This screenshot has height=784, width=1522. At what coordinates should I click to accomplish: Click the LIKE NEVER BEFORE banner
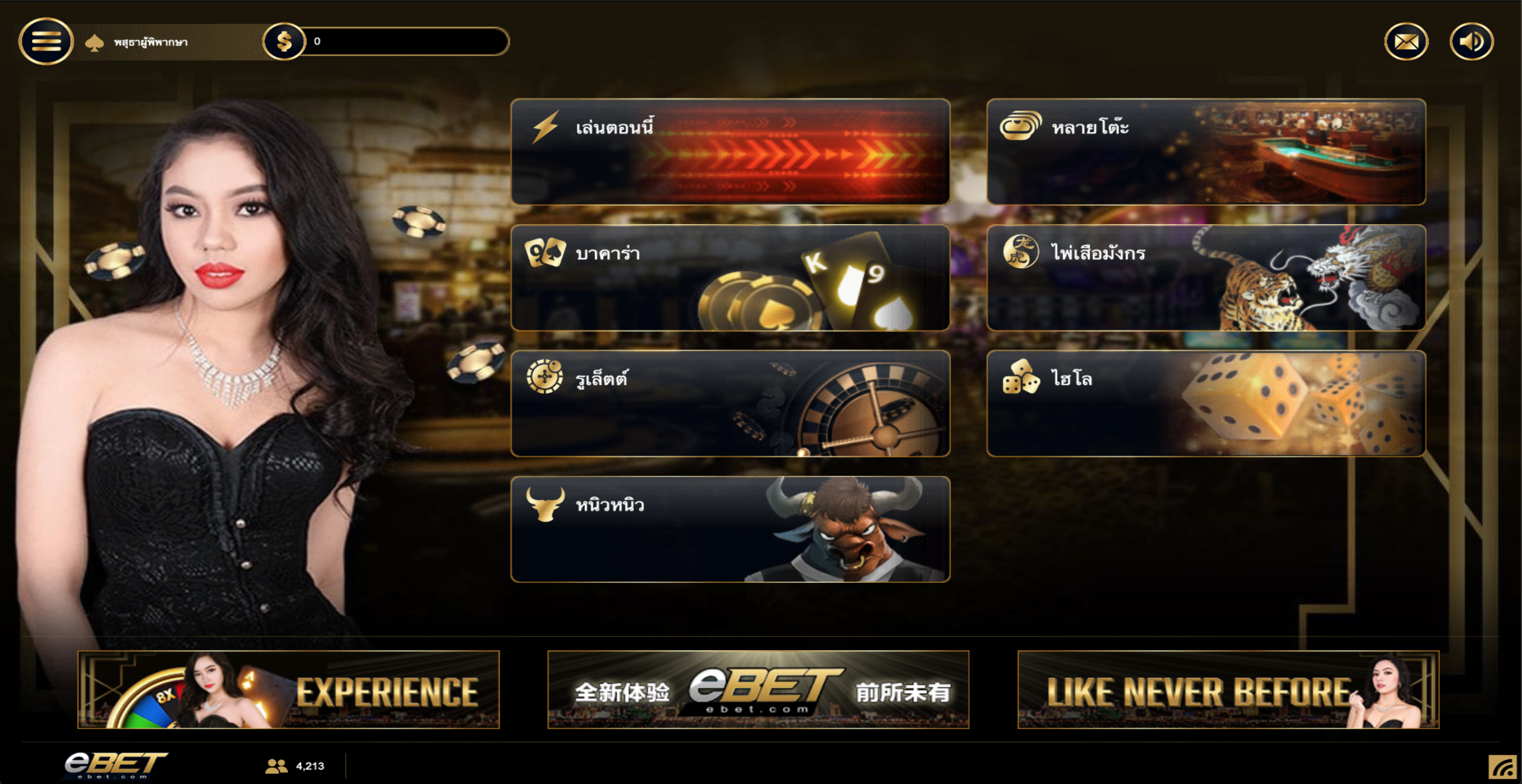[x=1227, y=689]
